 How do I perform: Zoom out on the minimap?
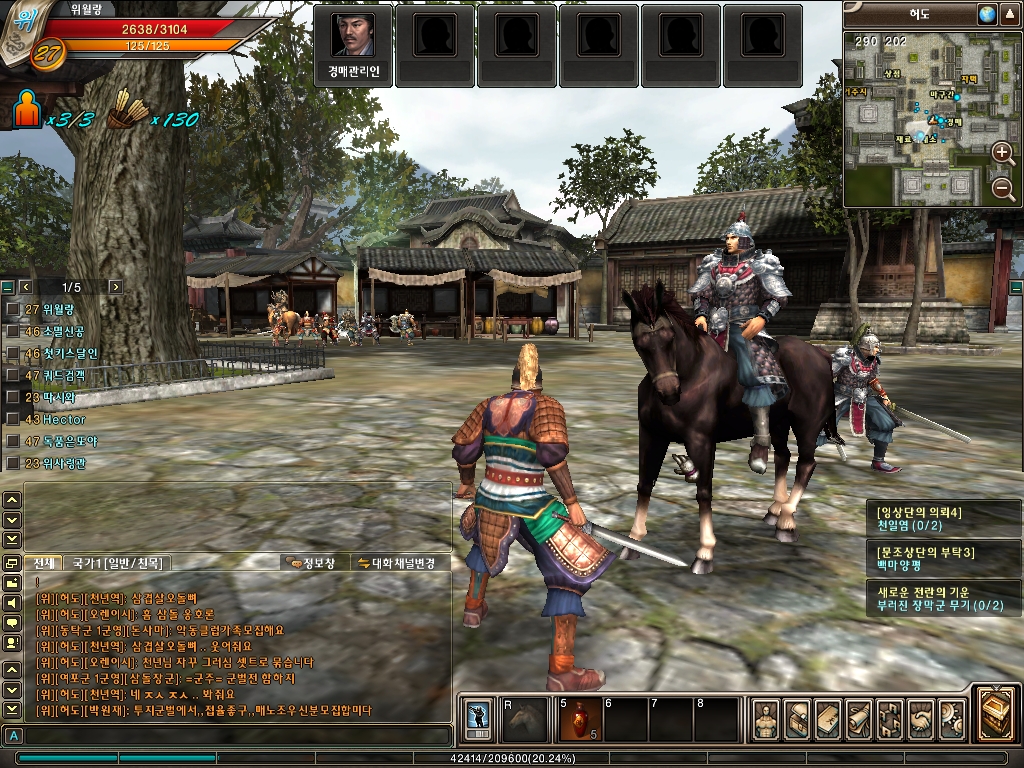point(1002,189)
